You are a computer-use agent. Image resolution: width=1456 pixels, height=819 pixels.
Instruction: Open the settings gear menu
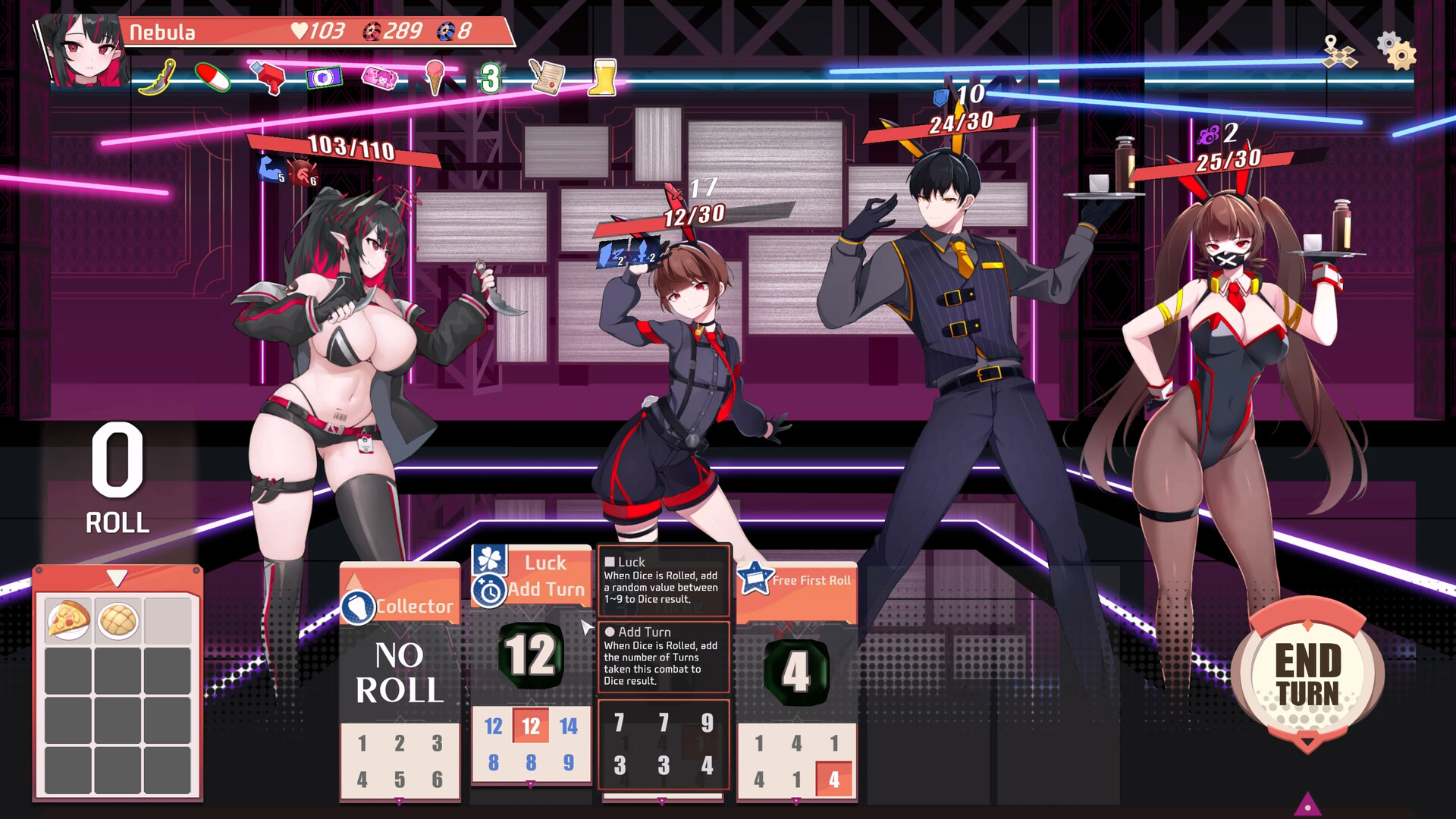point(1396,51)
